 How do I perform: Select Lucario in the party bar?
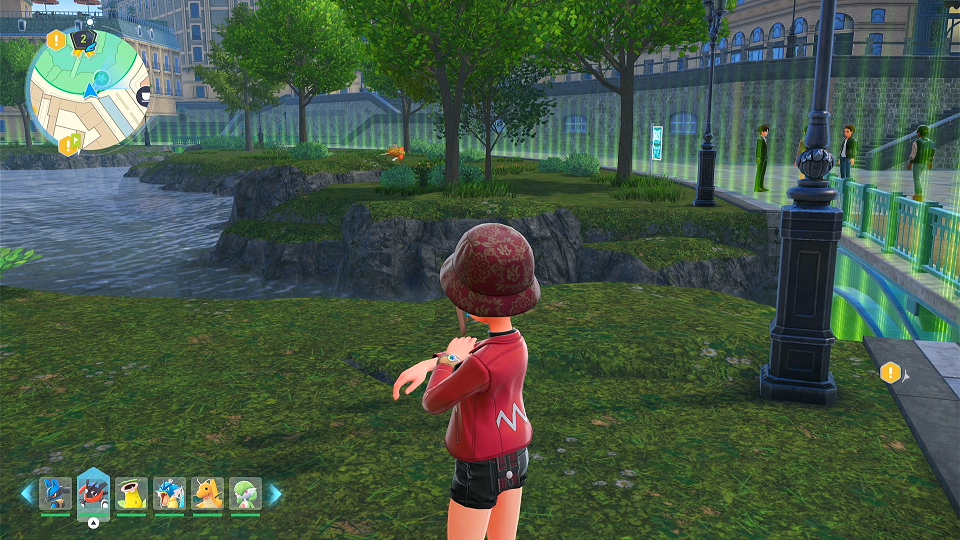coord(54,494)
